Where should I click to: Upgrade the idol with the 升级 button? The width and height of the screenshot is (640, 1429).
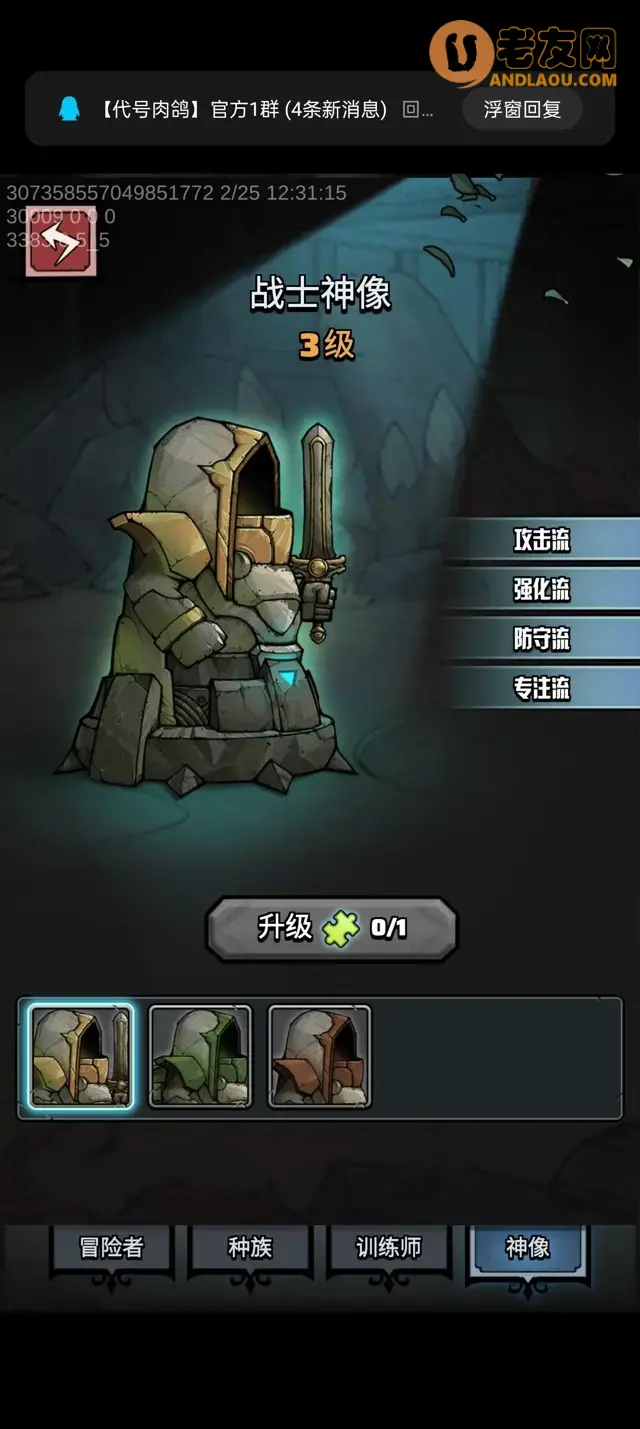click(332, 928)
